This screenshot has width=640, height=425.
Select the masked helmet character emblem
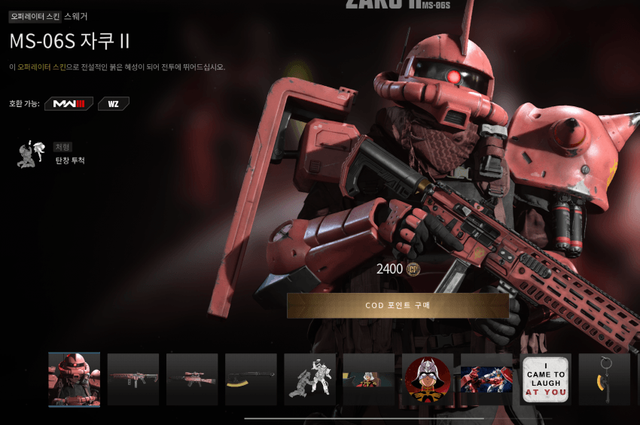(427, 379)
